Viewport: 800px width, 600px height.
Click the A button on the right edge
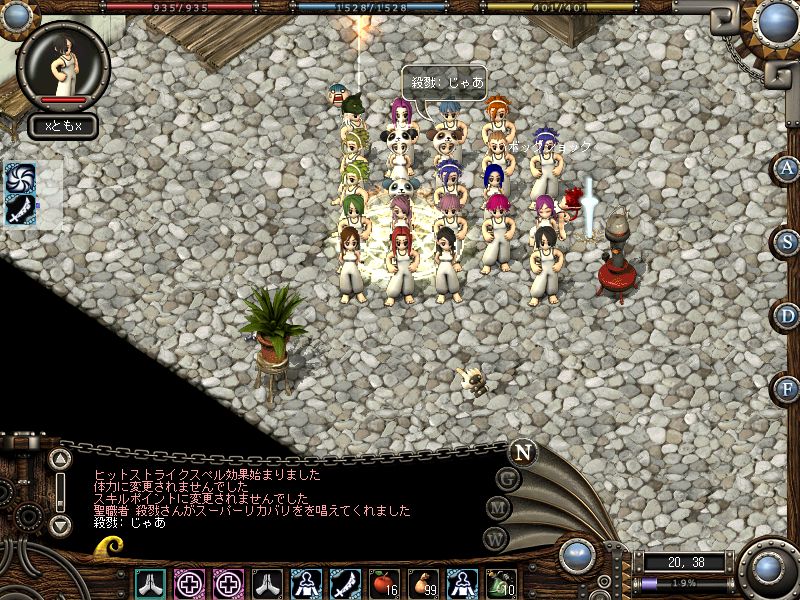tap(787, 168)
